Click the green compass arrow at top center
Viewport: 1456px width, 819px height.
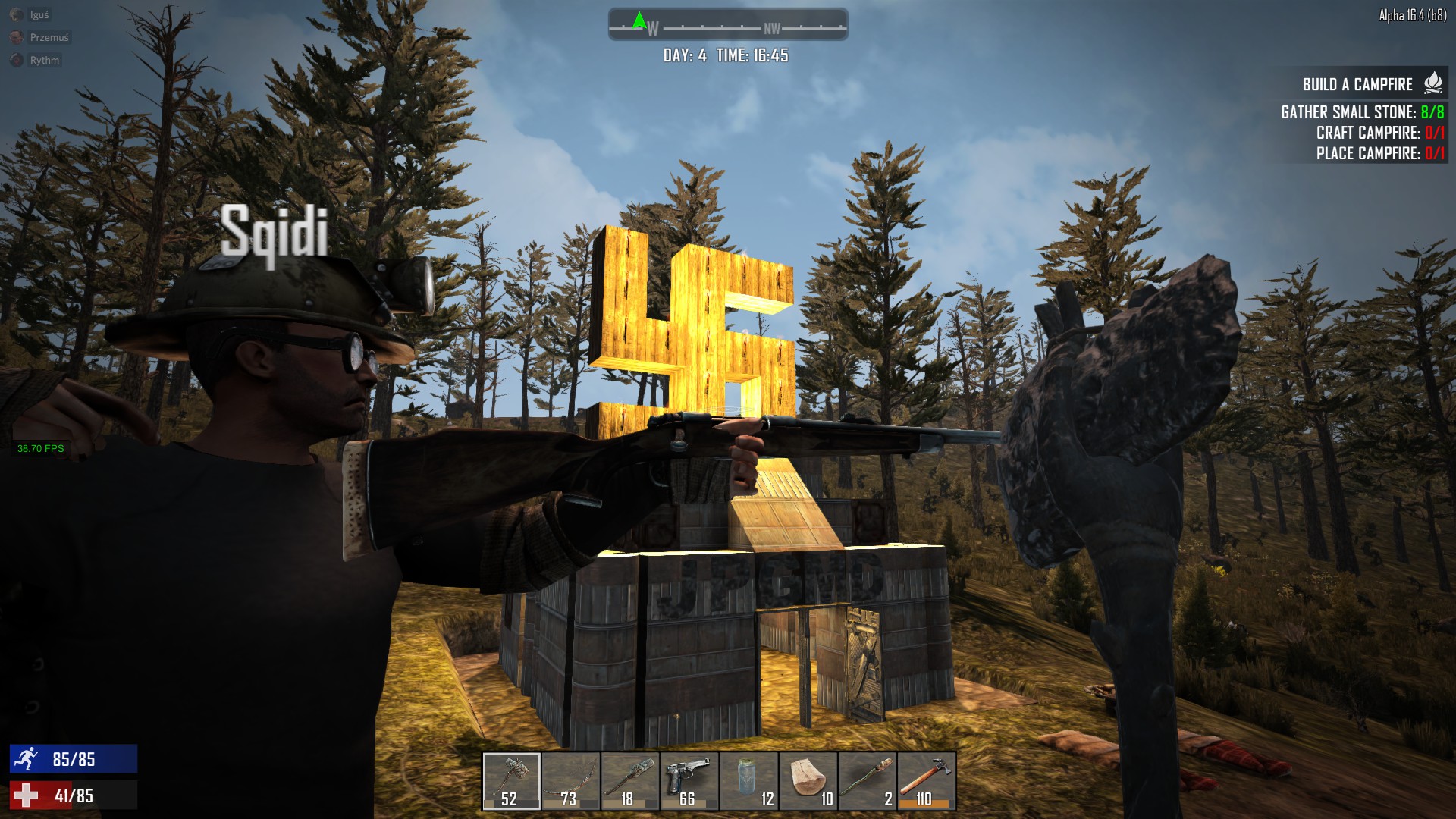pos(641,20)
